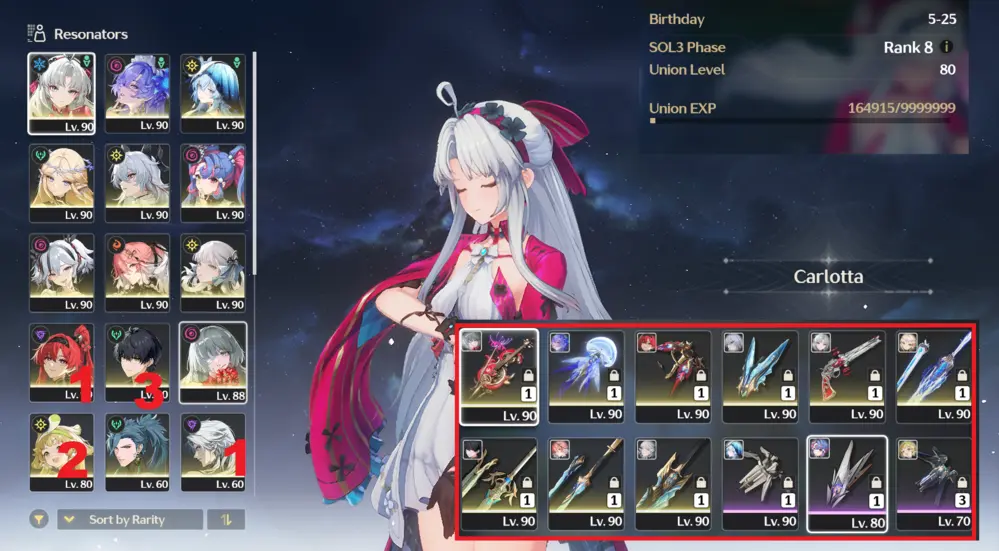Toggle the sort order arrows button
The width and height of the screenshot is (999, 551).
pos(225,520)
